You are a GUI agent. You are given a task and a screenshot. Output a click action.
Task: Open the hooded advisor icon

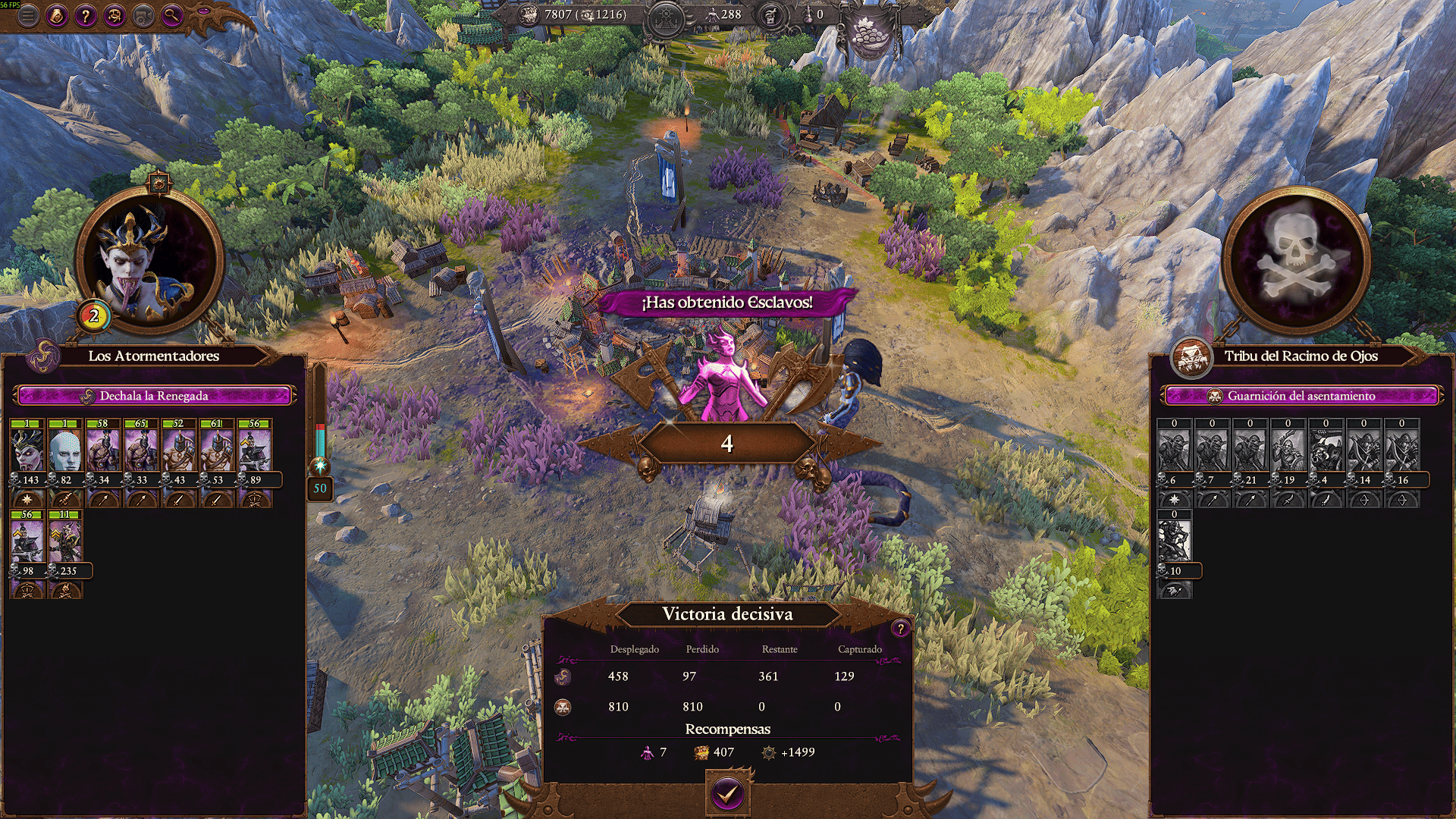pos(57,15)
